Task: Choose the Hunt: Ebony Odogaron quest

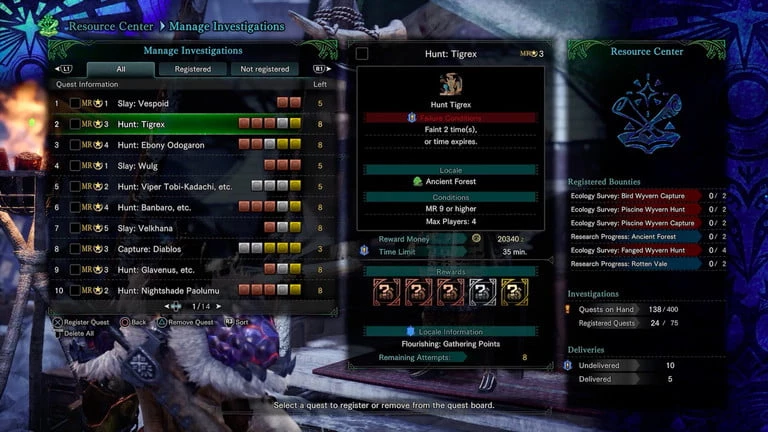Action: (x=180, y=145)
